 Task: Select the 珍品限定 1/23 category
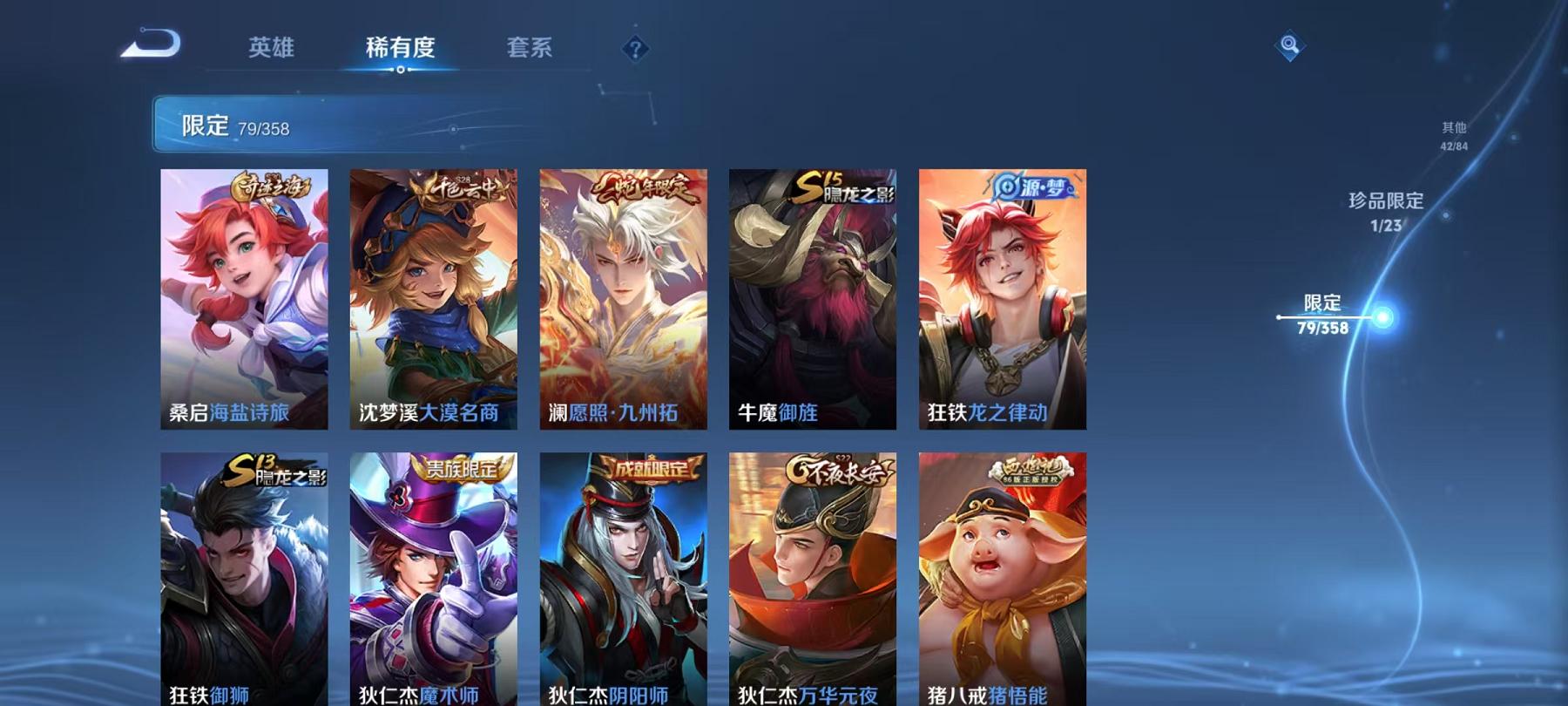[1385, 209]
